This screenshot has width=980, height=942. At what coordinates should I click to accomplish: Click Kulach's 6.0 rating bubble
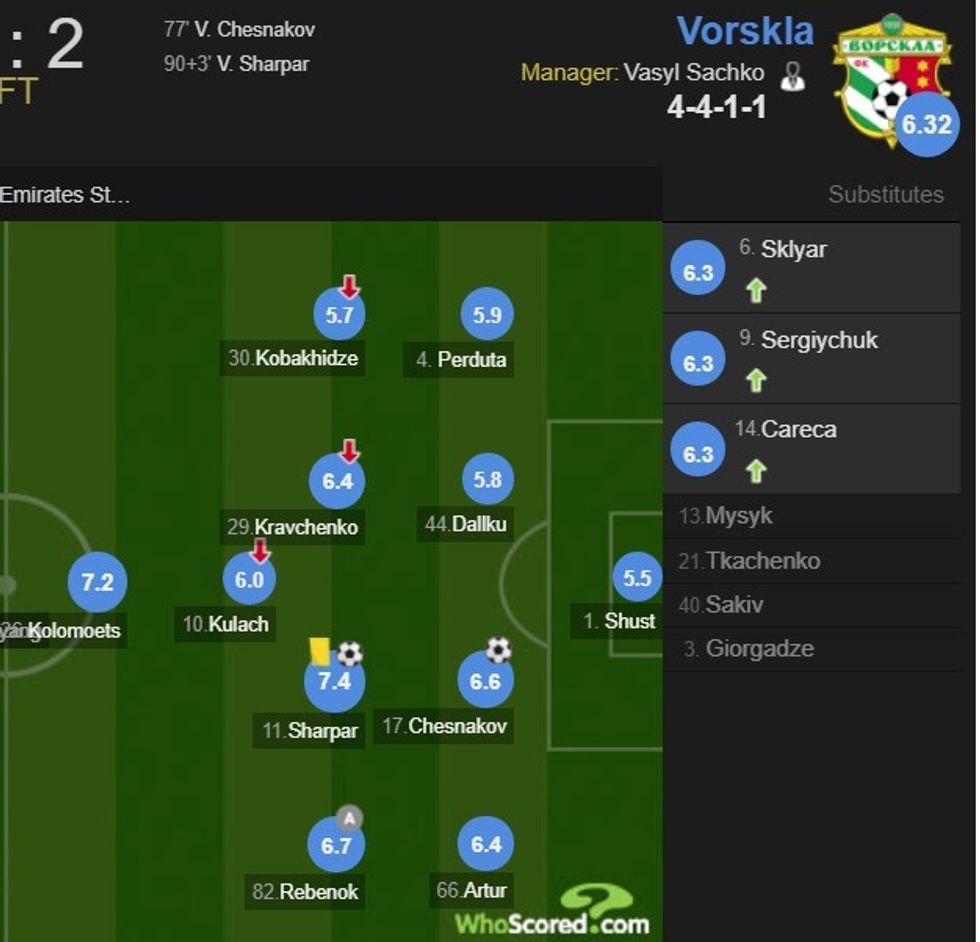249,579
